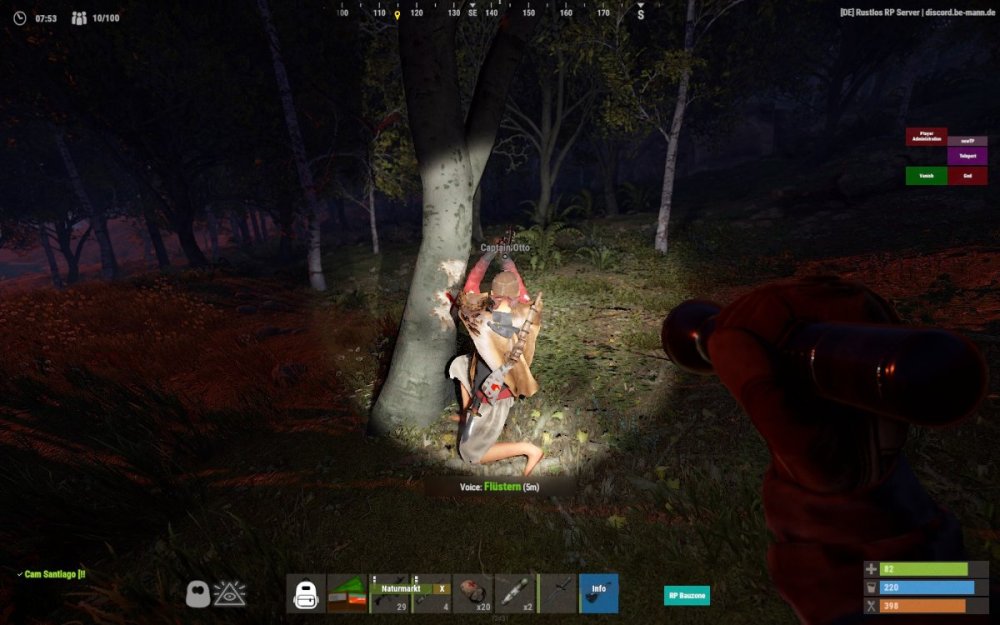Open the Player Administration panel
1000x625 pixels.
point(926,136)
